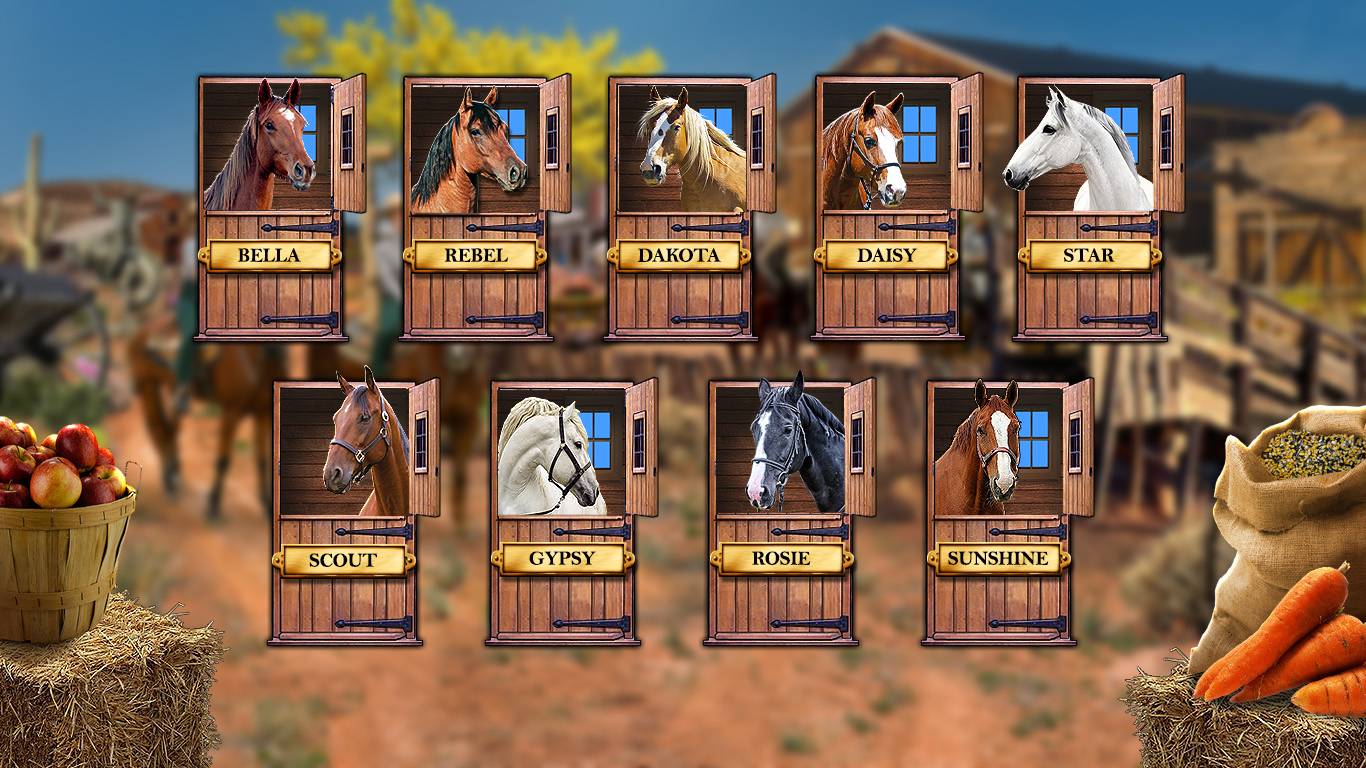Select Bella's stable door
This screenshot has width=1366, height=768.
[x=269, y=208]
